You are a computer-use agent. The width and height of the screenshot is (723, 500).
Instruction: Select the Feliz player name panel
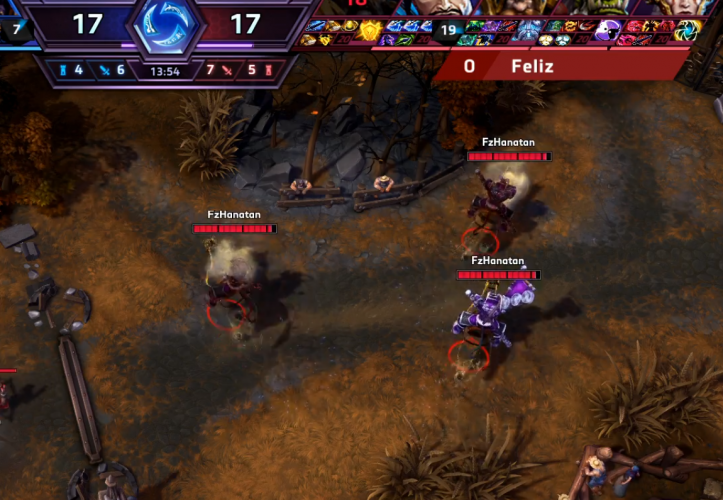pyautogui.click(x=560, y=66)
